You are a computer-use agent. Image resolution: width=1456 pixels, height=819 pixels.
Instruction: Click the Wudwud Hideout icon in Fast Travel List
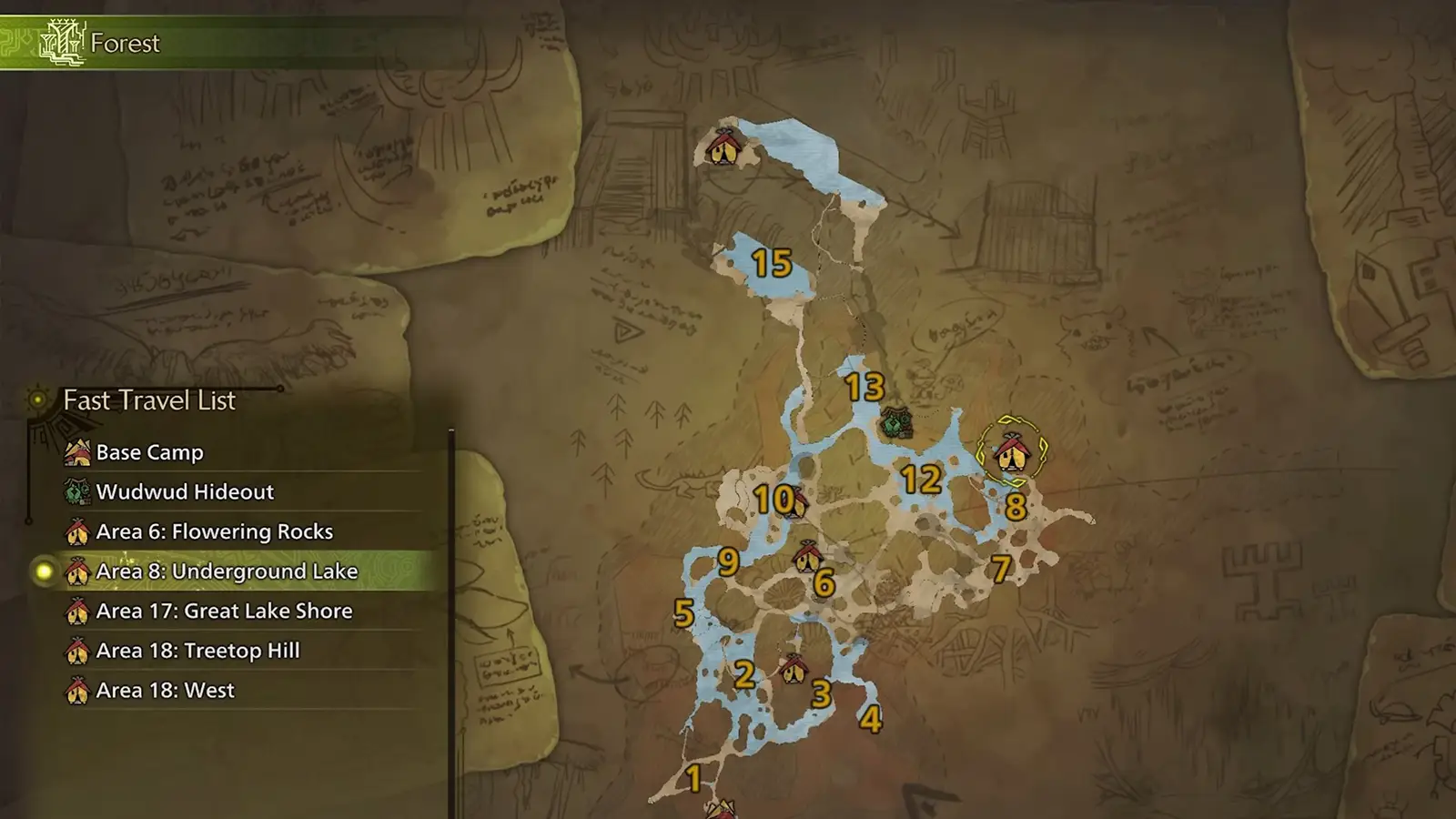75,492
